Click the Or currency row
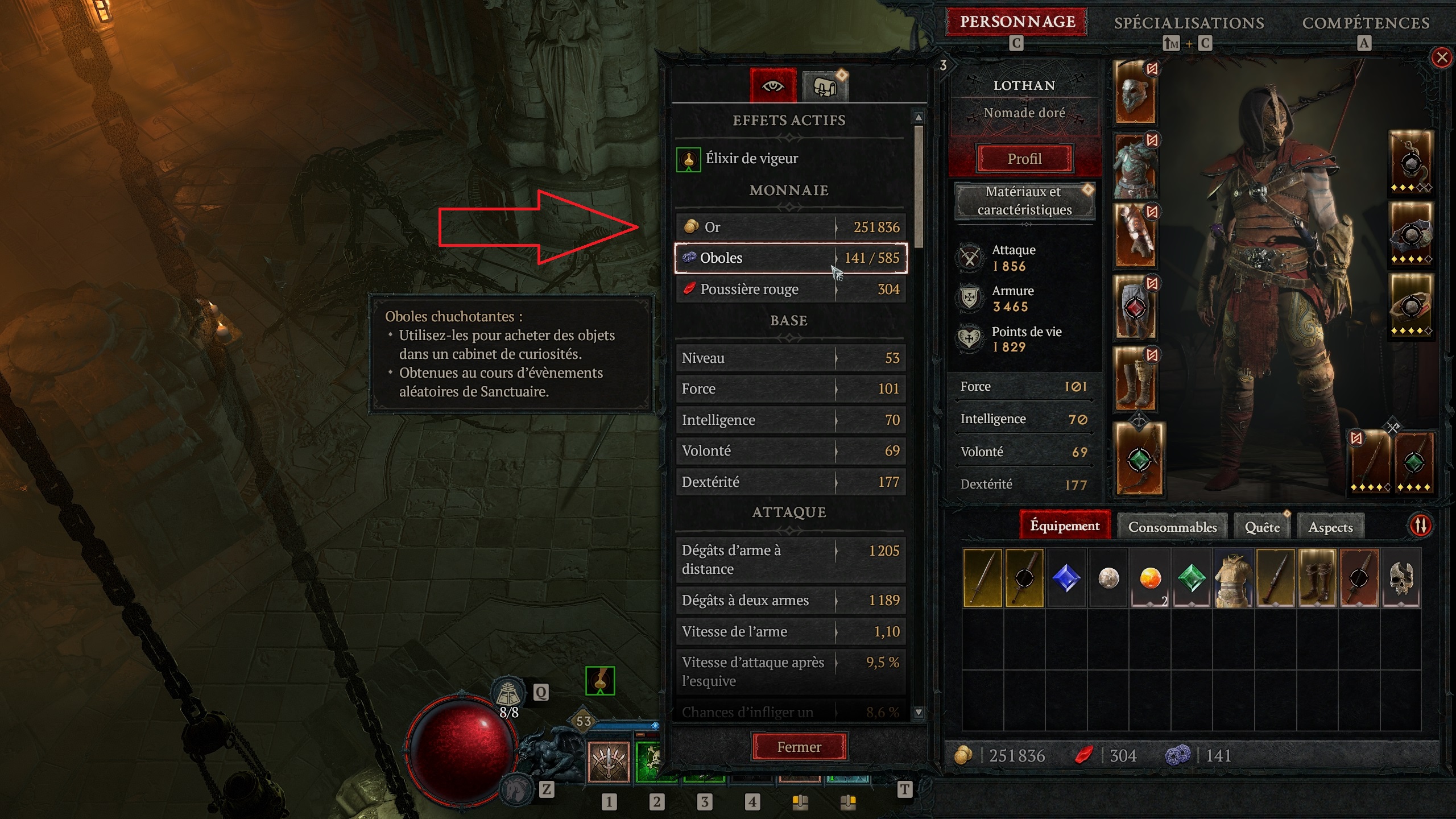Viewport: 1456px width, 819px height. click(791, 227)
